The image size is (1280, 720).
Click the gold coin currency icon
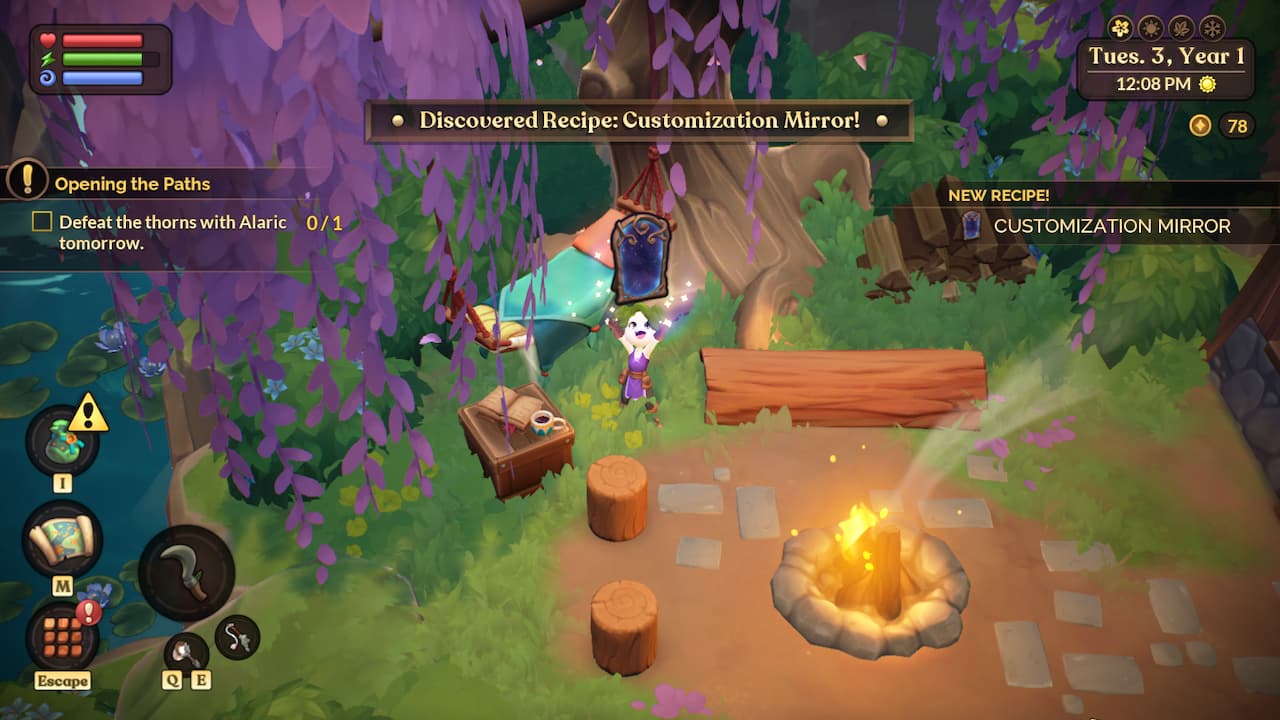tap(1200, 125)
